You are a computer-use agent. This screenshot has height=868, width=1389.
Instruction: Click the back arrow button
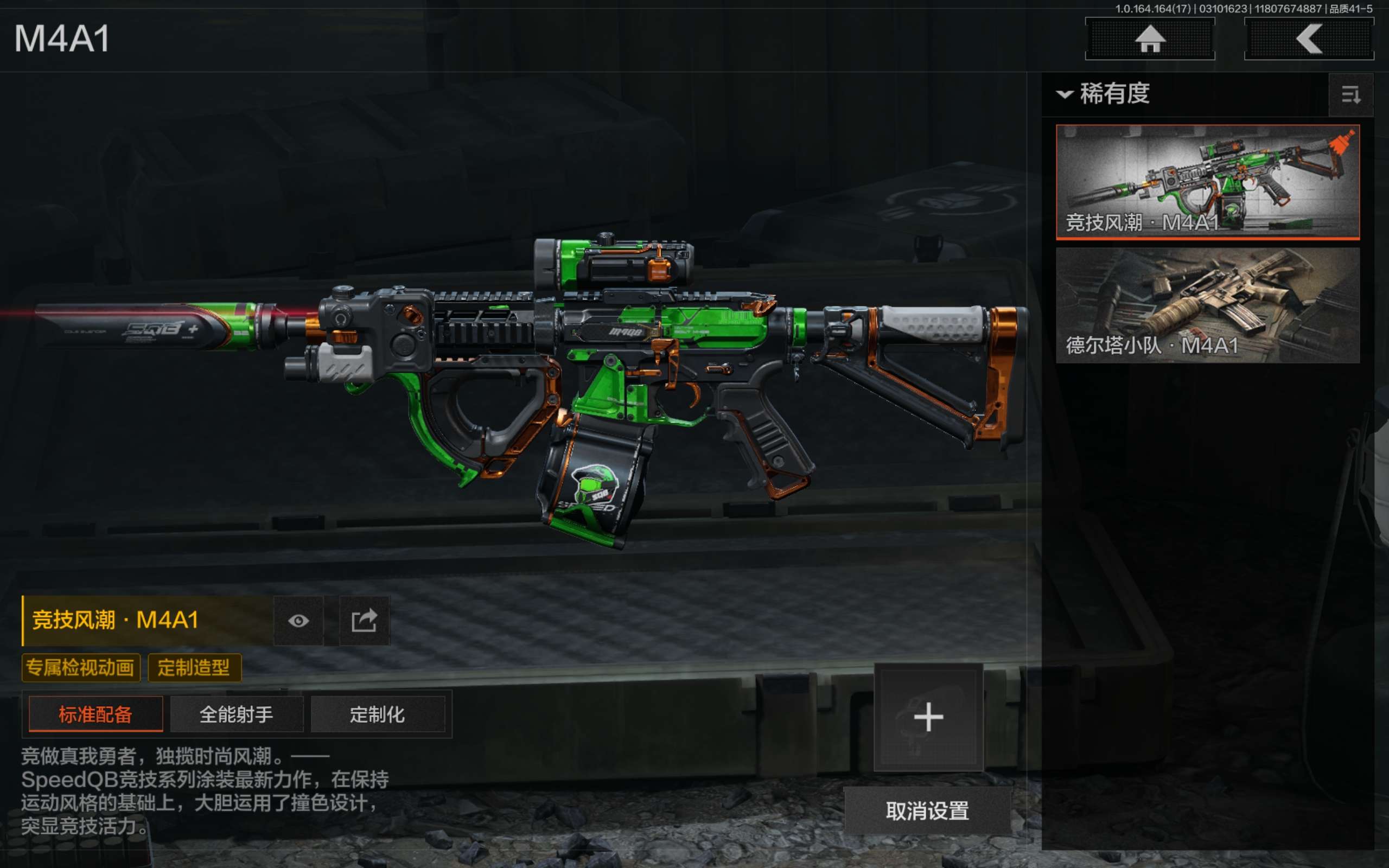(1308, 39)
